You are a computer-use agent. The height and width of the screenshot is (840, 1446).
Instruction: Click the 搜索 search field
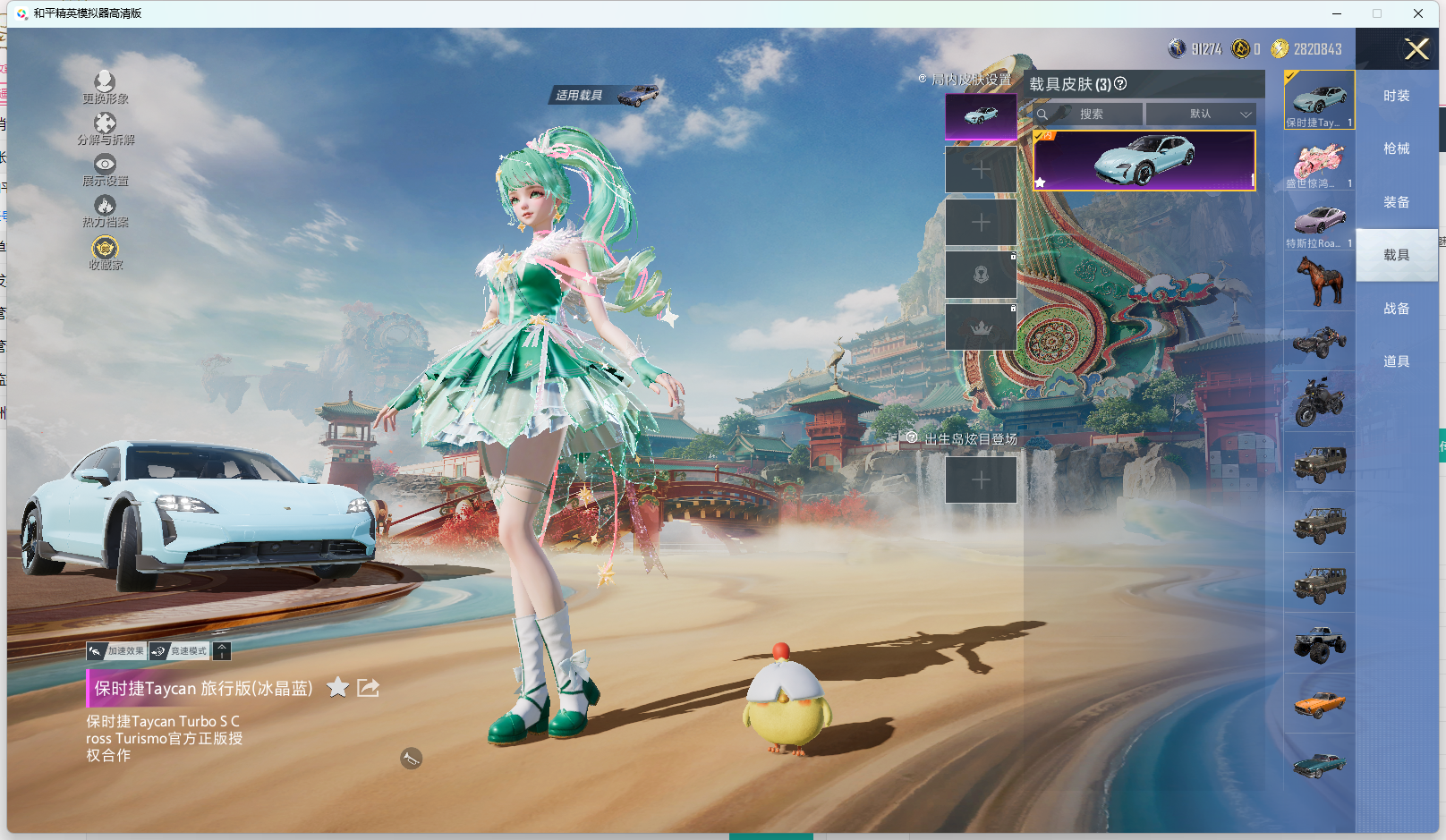coord(1090,115)
